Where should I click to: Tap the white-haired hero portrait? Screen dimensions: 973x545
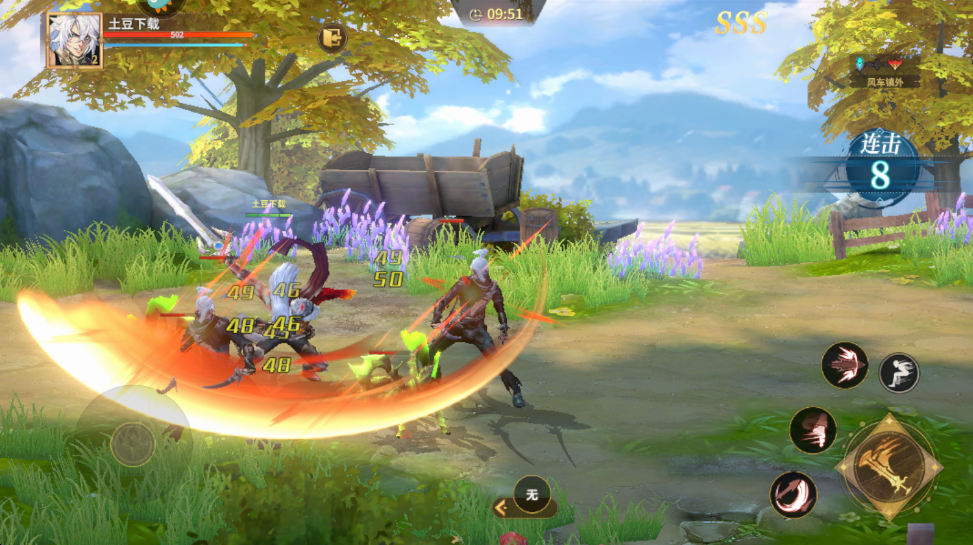(75, 41)
